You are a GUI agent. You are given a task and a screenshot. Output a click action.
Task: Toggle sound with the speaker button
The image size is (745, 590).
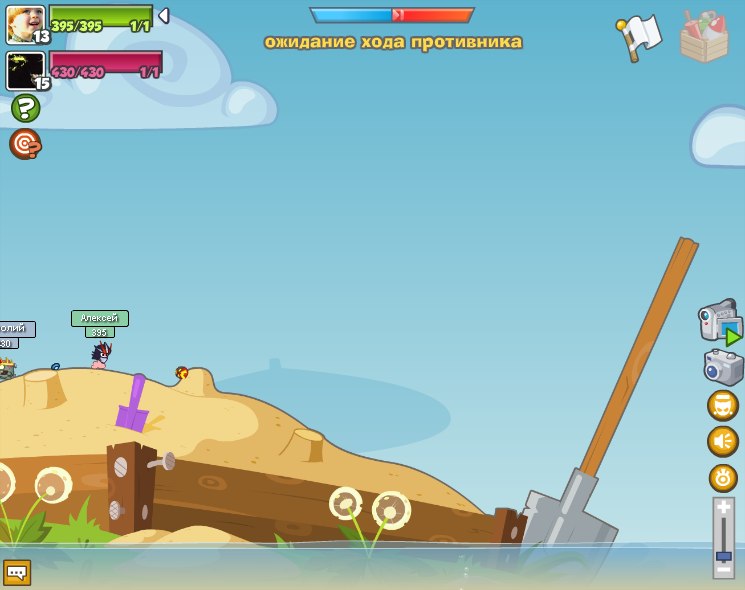(x=723, y=441)
